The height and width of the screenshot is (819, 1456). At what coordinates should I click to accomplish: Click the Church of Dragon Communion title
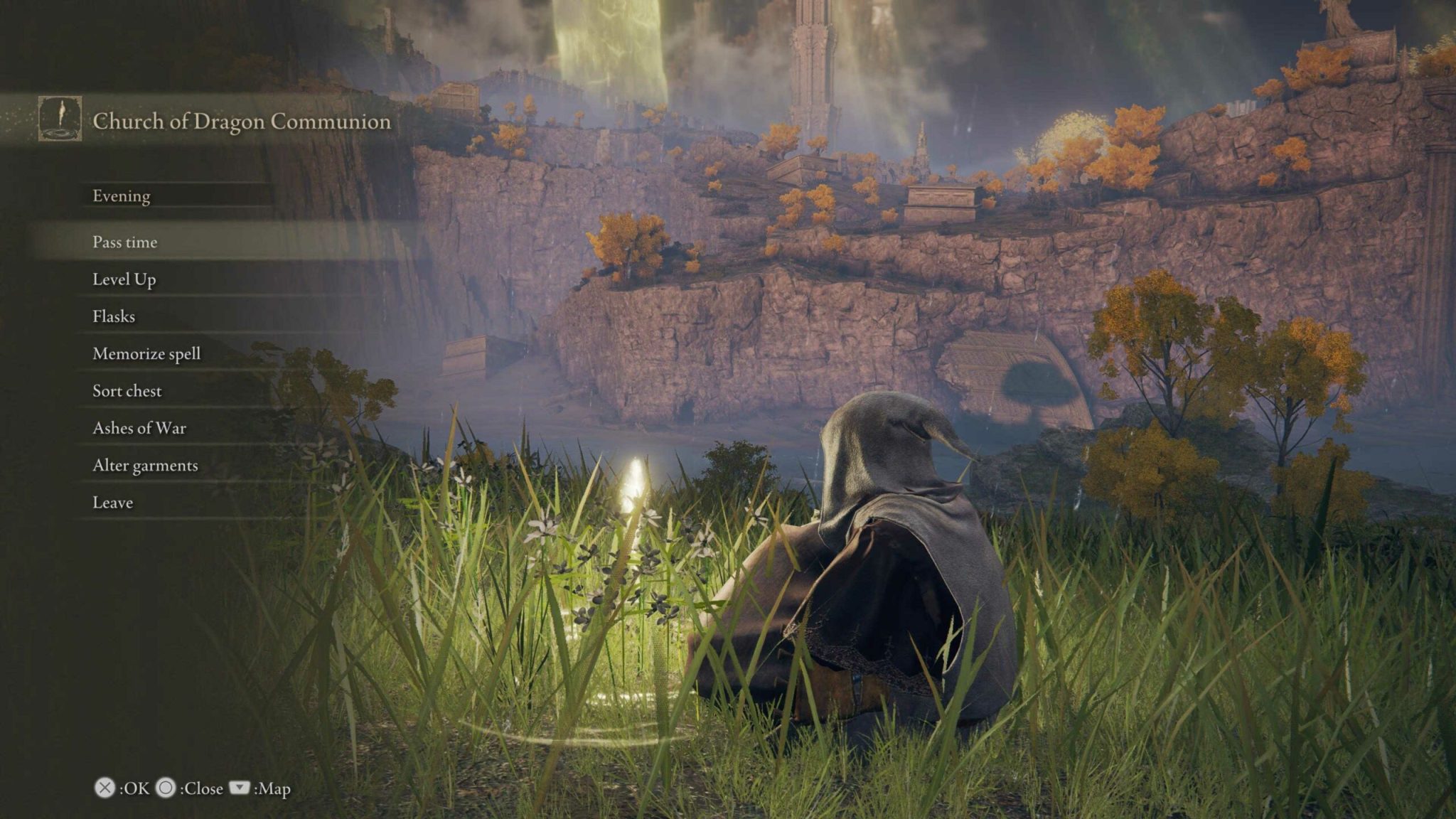pyautogui.click(x=240, y=122)
